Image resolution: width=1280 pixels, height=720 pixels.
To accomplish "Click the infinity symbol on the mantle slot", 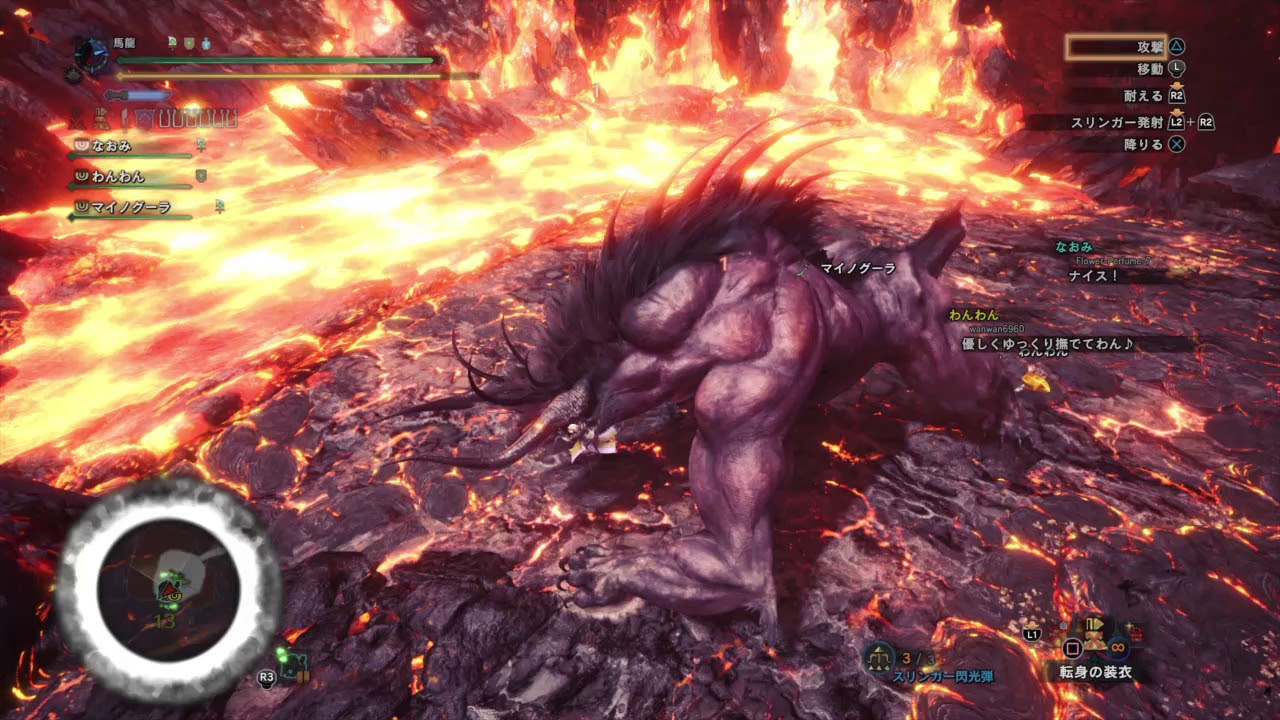I will (x=1117, y=648).
